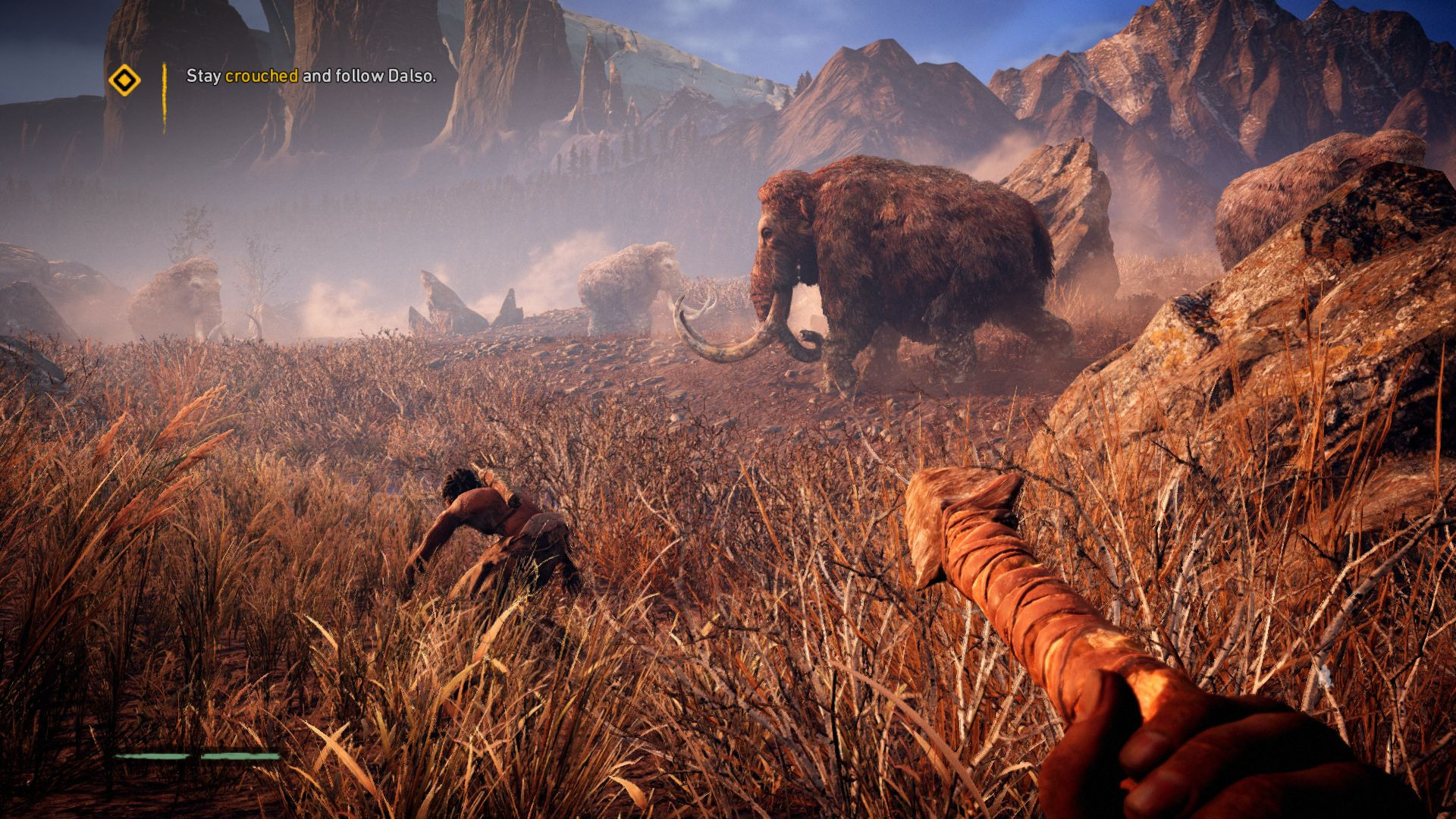Click the yellow diamond objective marker icon
Image resolution: width=1456 pixels, height=819 pixels.
124,80
